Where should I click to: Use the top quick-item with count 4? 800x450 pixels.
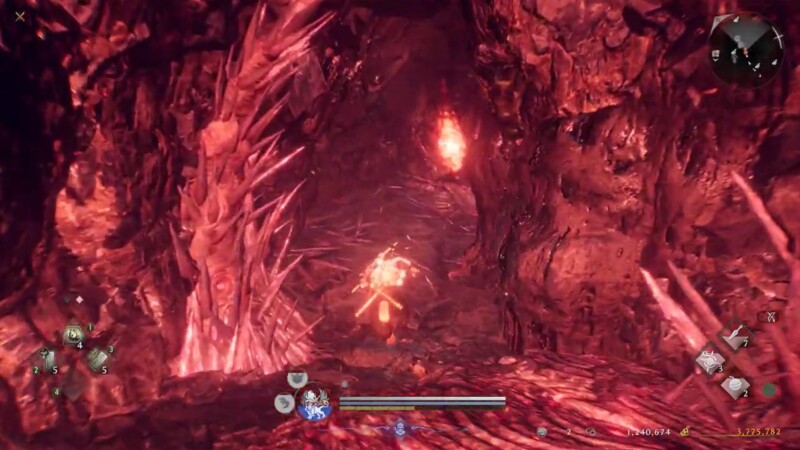pyautogui.click(x=74, y=335)
